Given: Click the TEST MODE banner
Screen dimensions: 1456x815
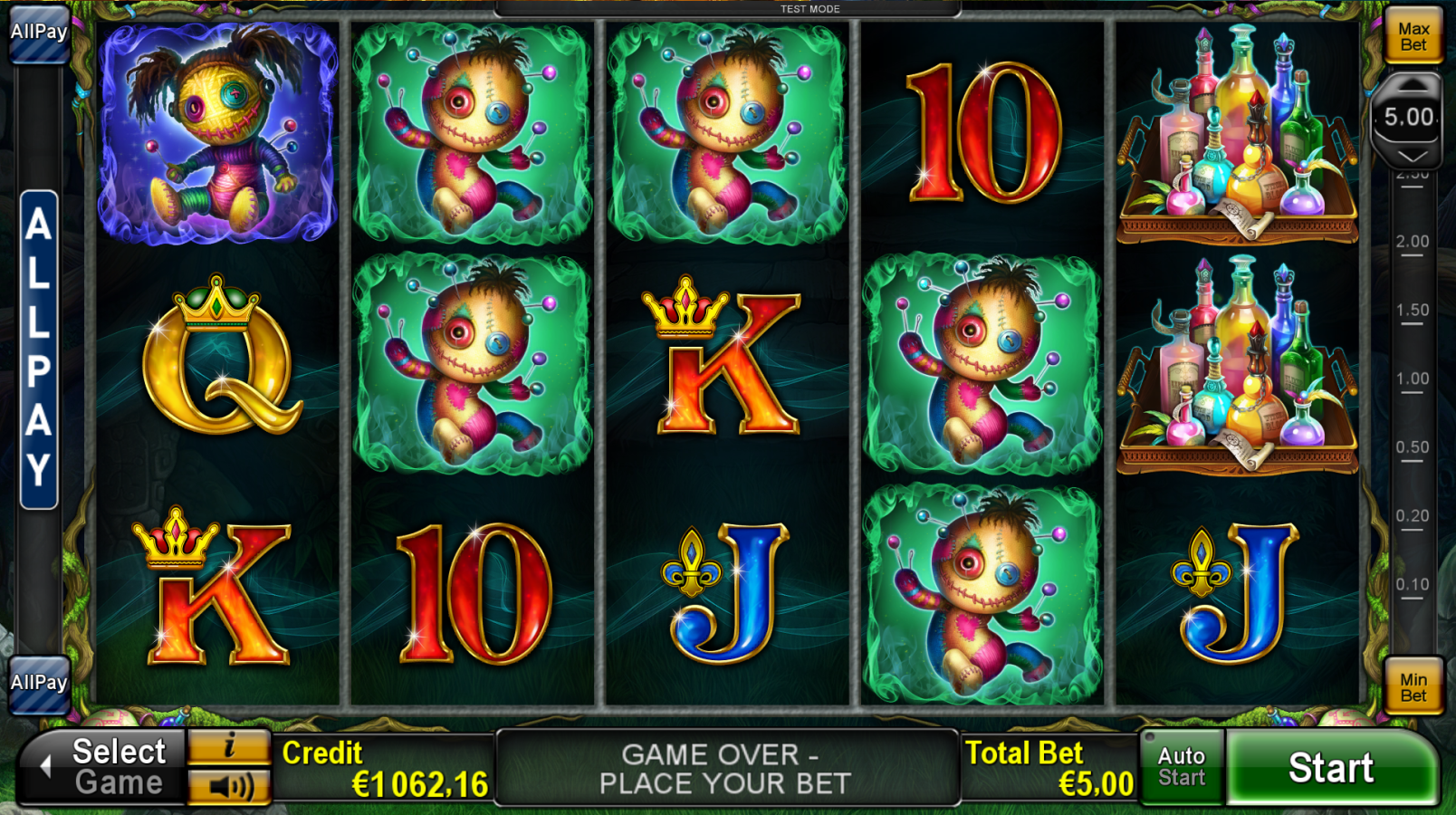Looking at the screenshot, I should click(809, 8).
